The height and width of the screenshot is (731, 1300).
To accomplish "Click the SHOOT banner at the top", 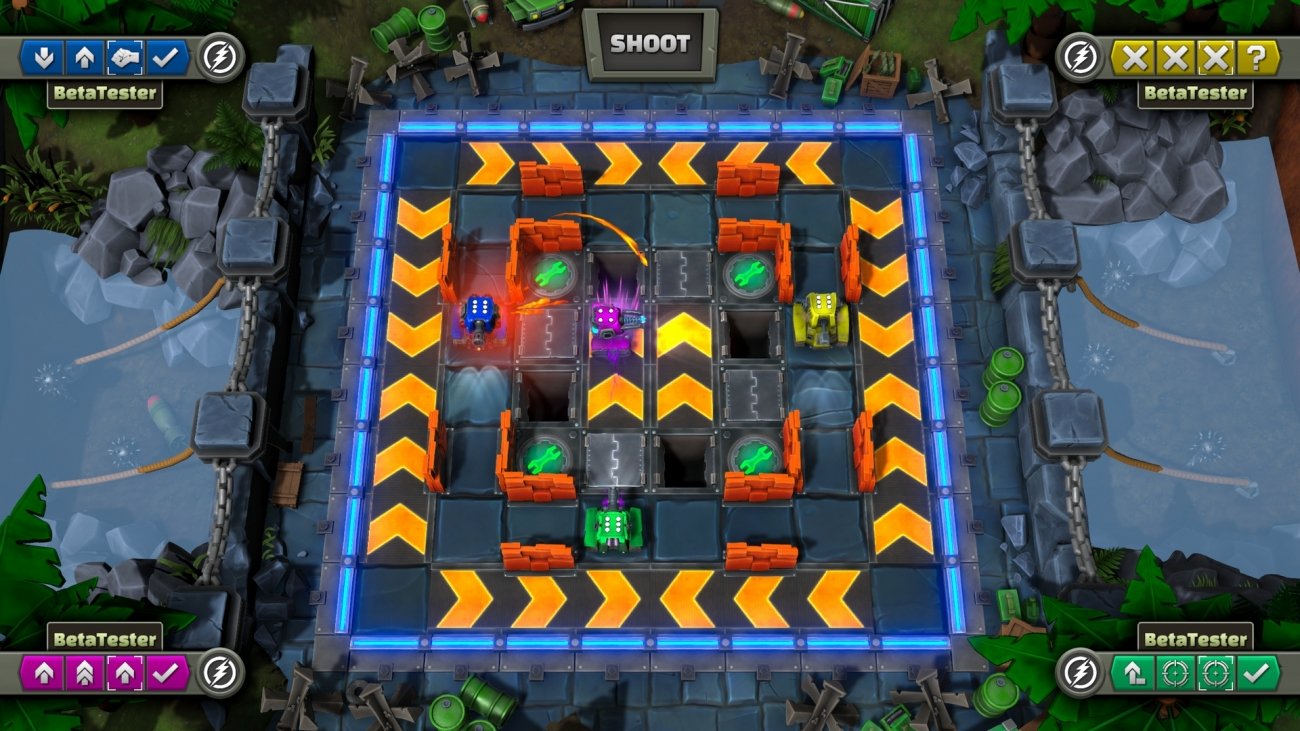I will pos(650,43).
